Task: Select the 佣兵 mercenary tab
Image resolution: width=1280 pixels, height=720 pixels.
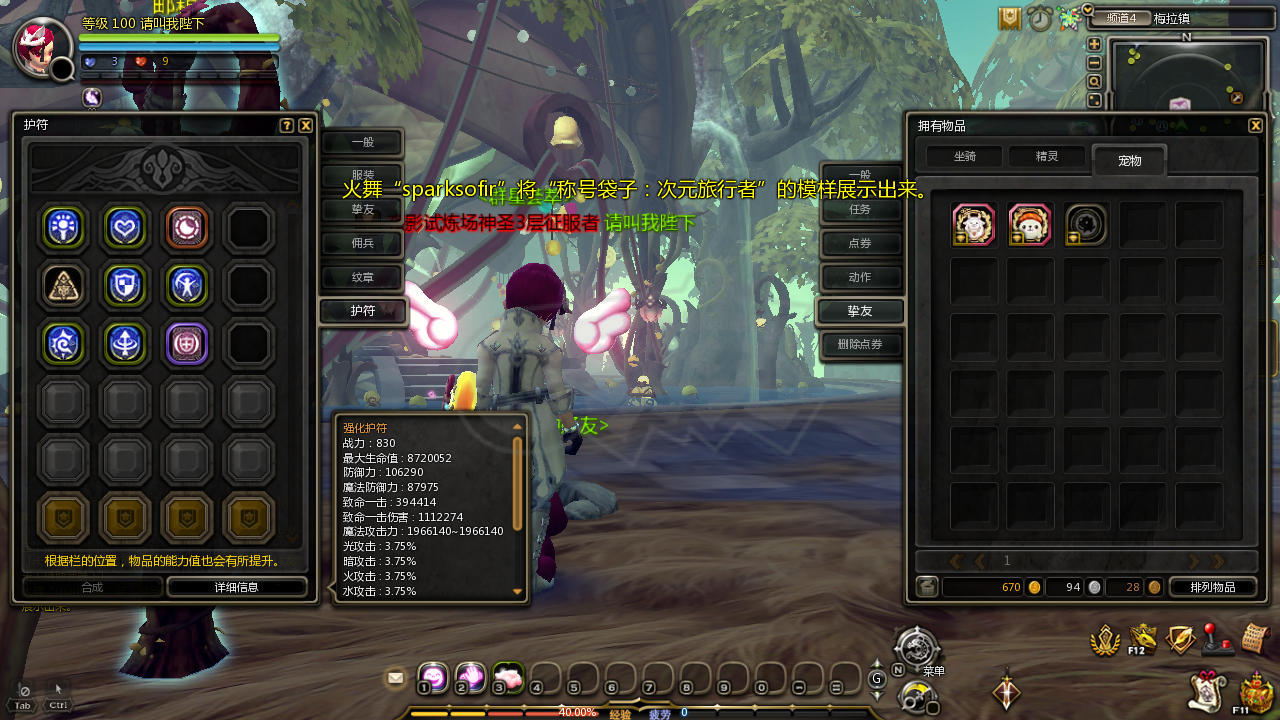Action: (x=362, y=243)
